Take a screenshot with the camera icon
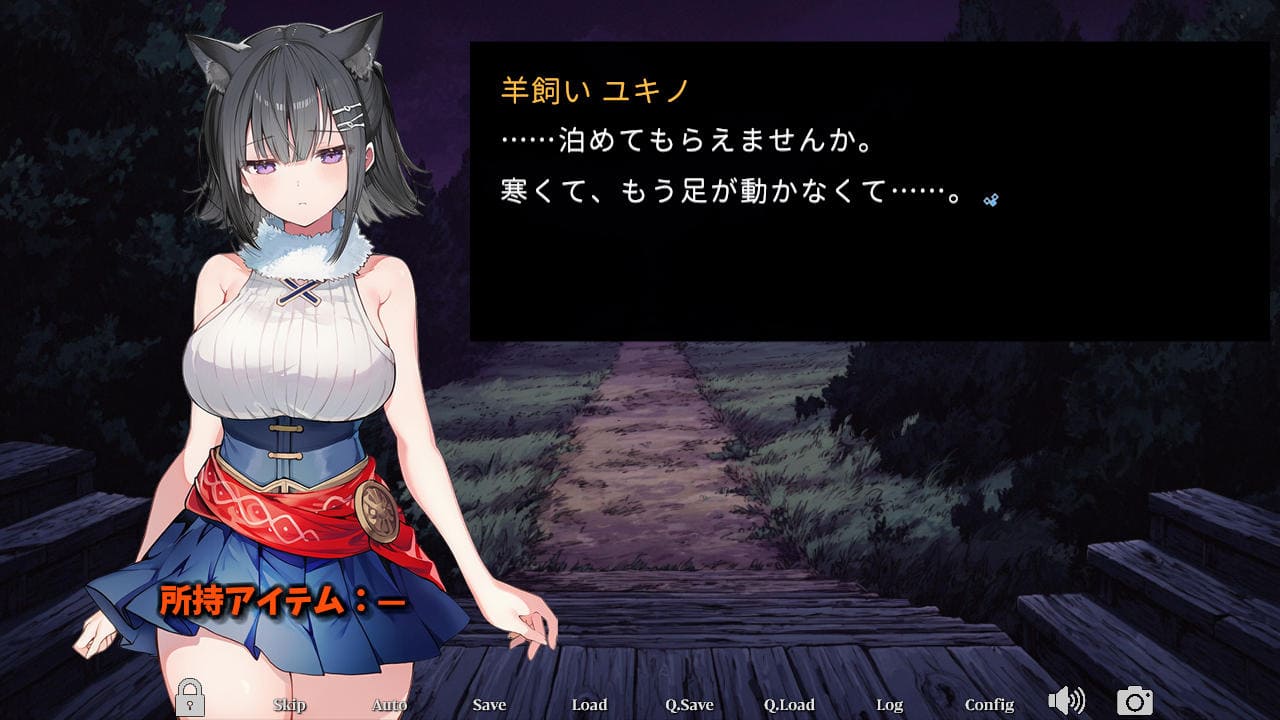This screenshot has height=720, width=1280. (1134, 701)
